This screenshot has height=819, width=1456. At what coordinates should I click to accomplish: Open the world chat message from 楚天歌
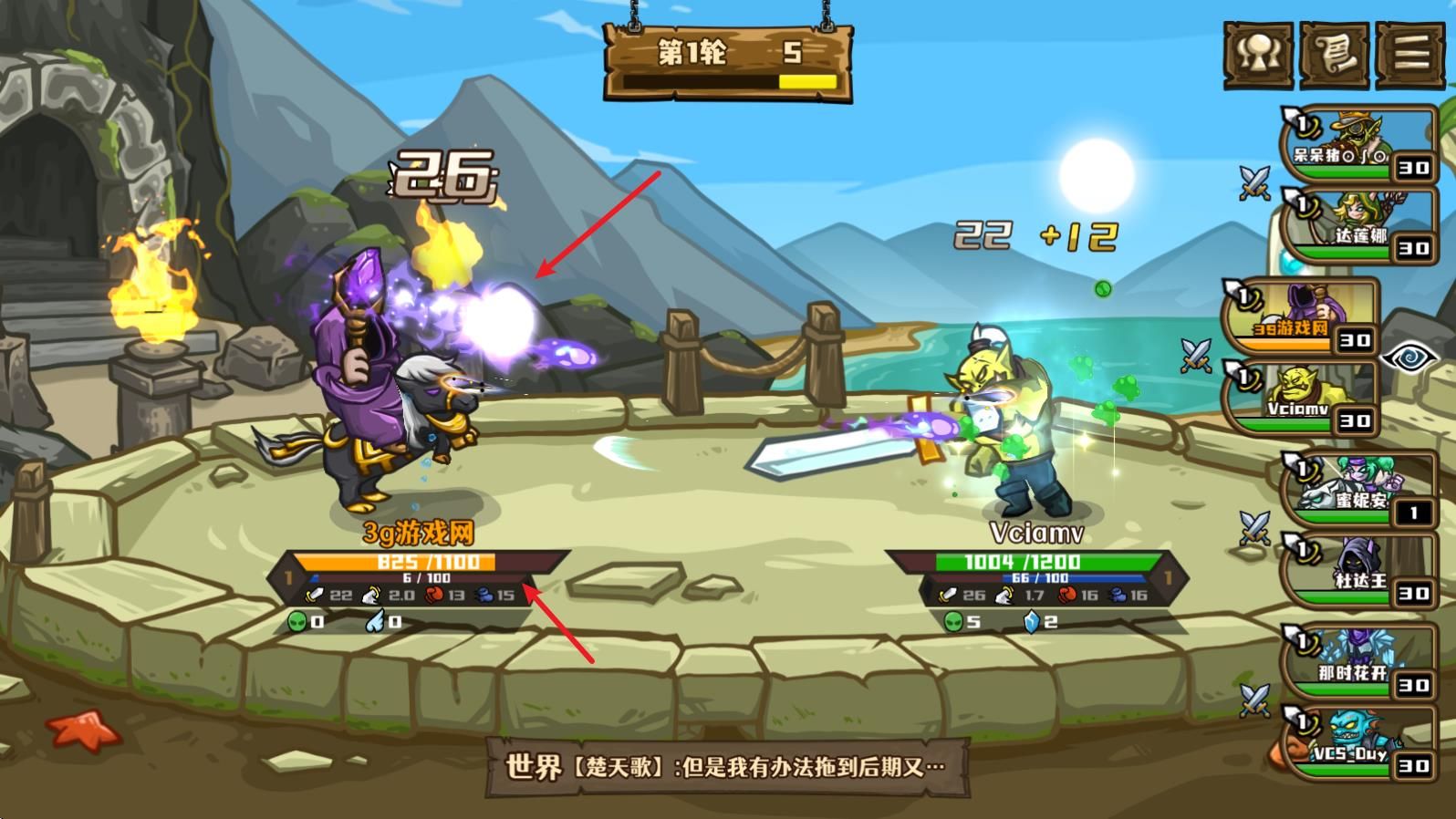pyautogui.click(x=727, y=767)
